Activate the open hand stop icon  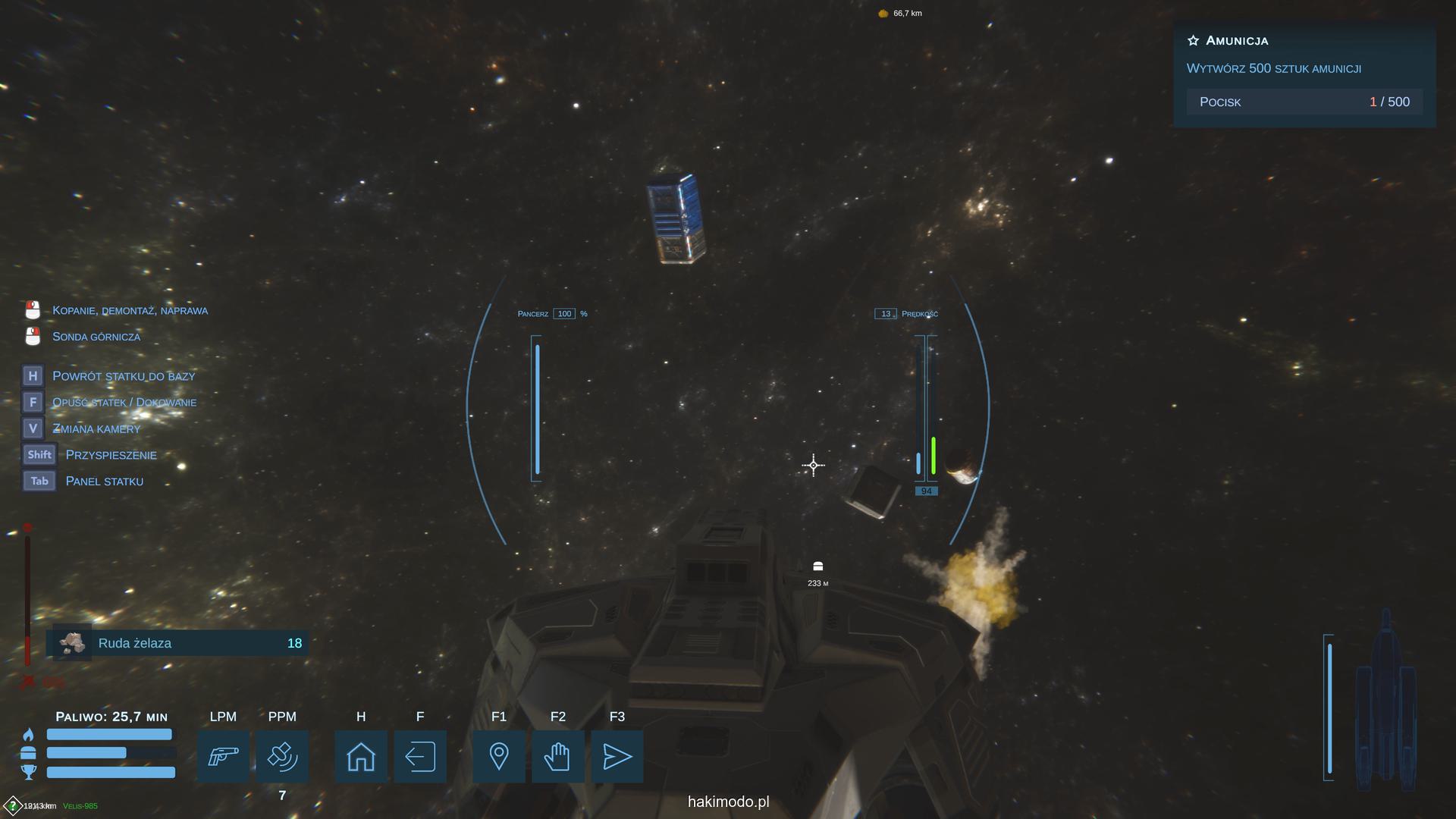pos(558,756)
